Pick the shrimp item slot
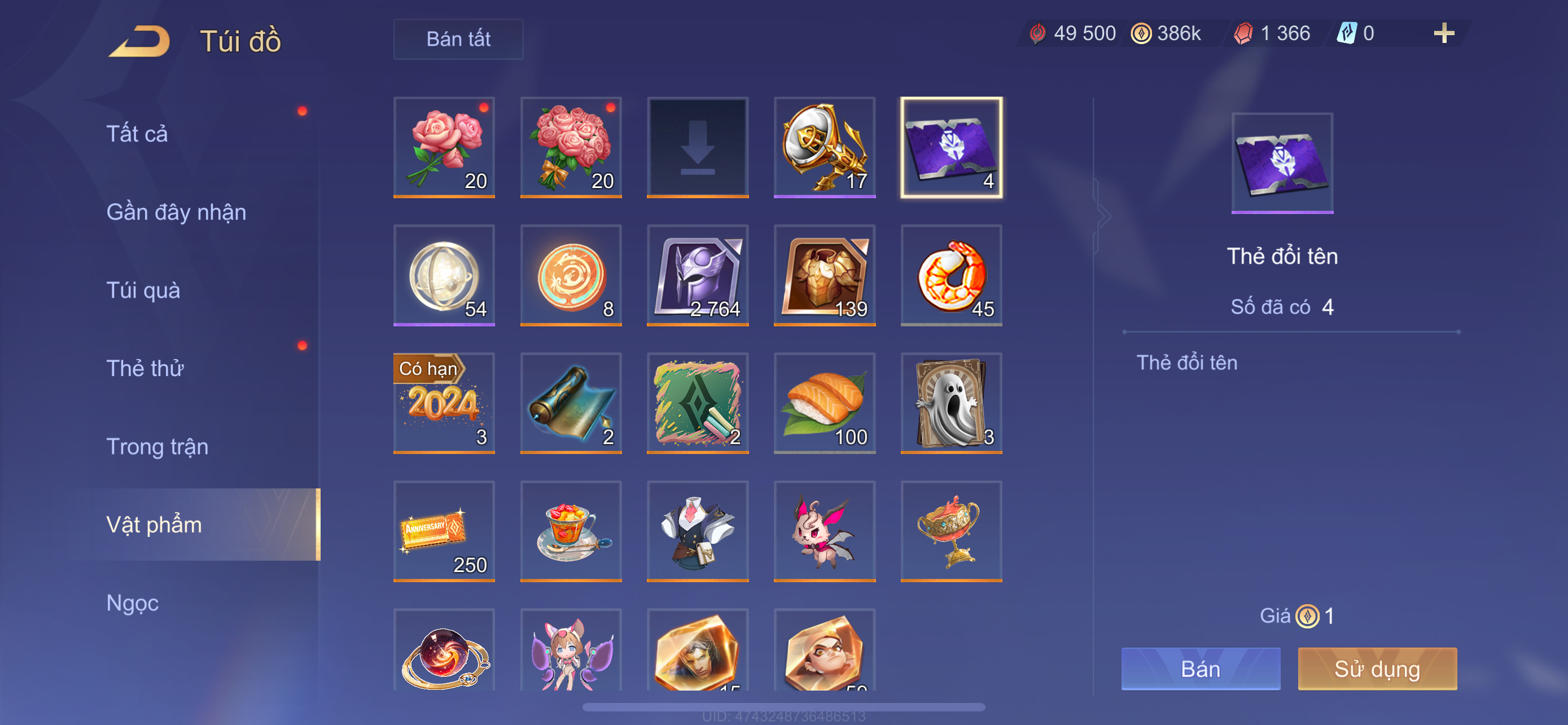Viewport: 1568px width, 725px height. pyautogui.click(x=951, y=275)
